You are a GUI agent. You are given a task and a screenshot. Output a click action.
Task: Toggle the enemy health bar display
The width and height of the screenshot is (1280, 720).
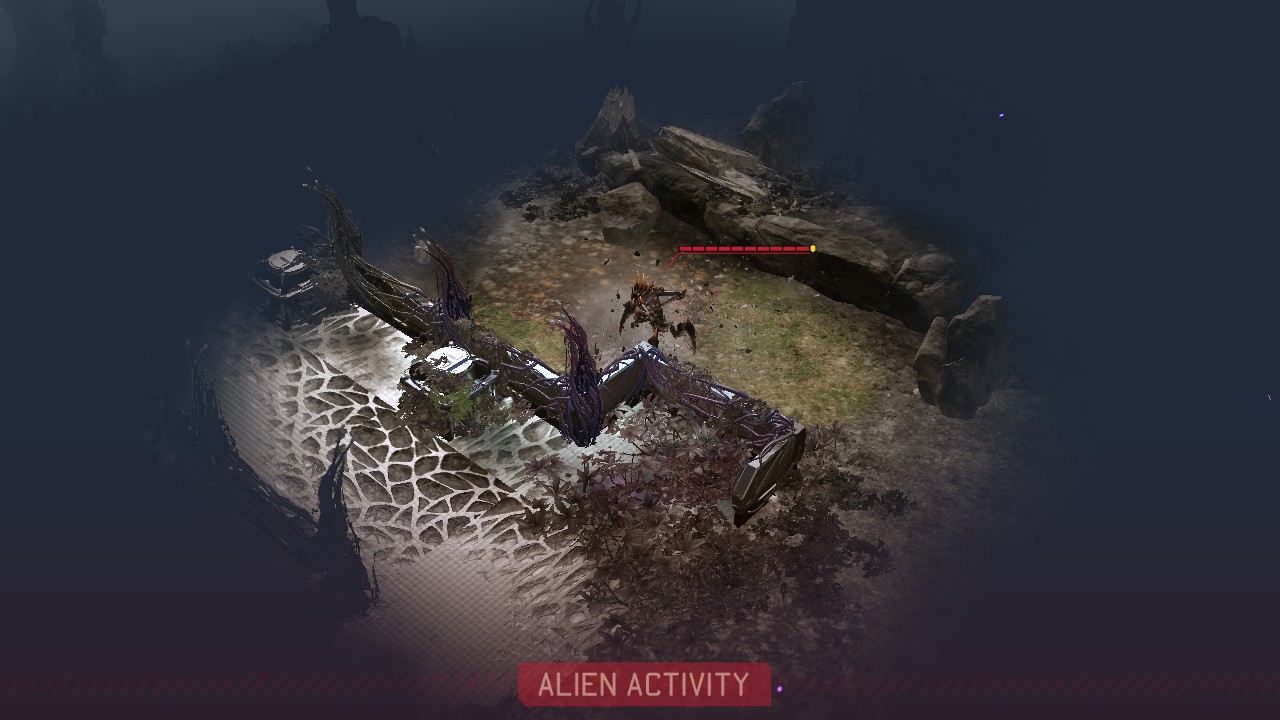pos(745,249)
